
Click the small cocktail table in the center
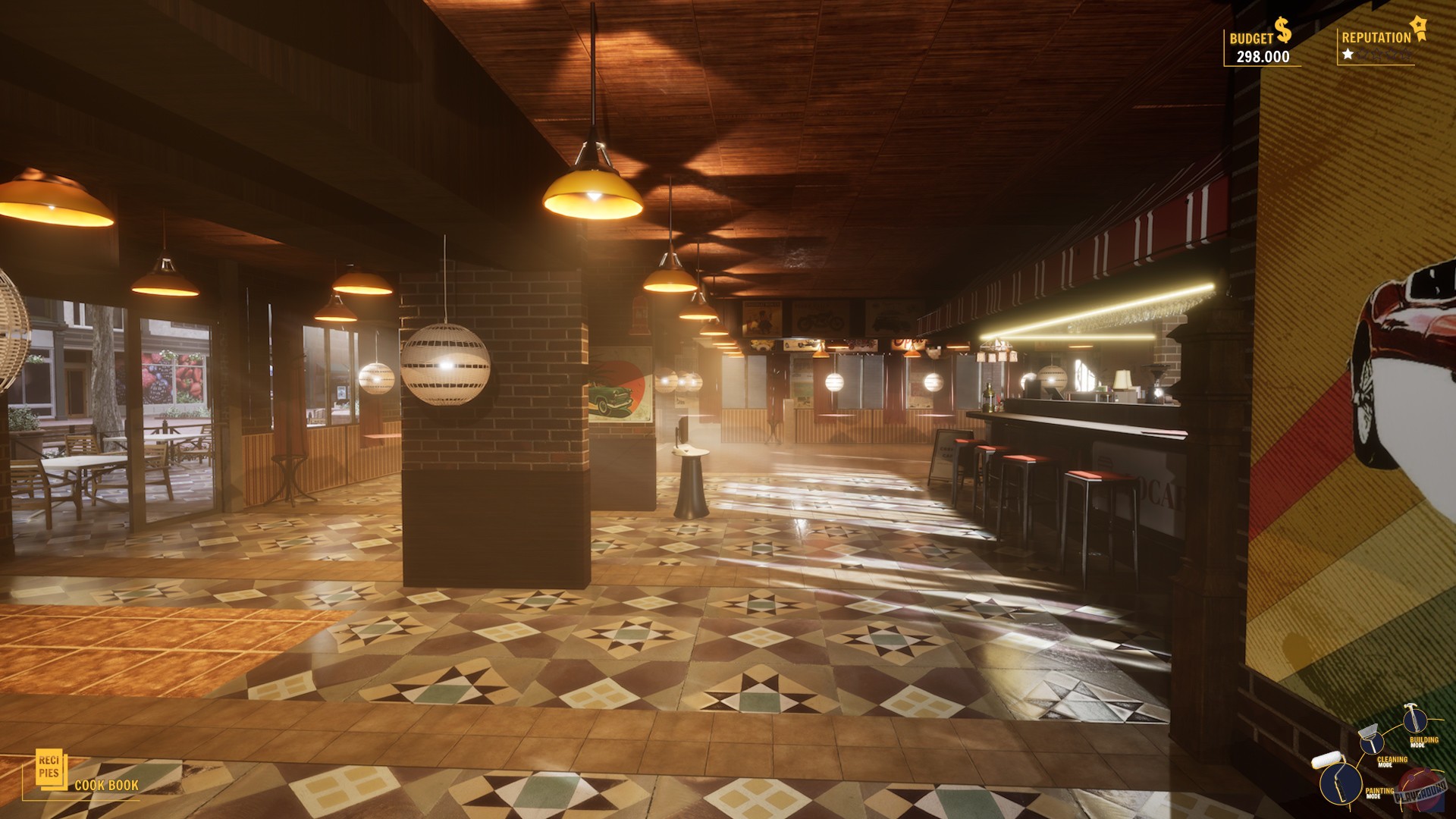point(690,478)
